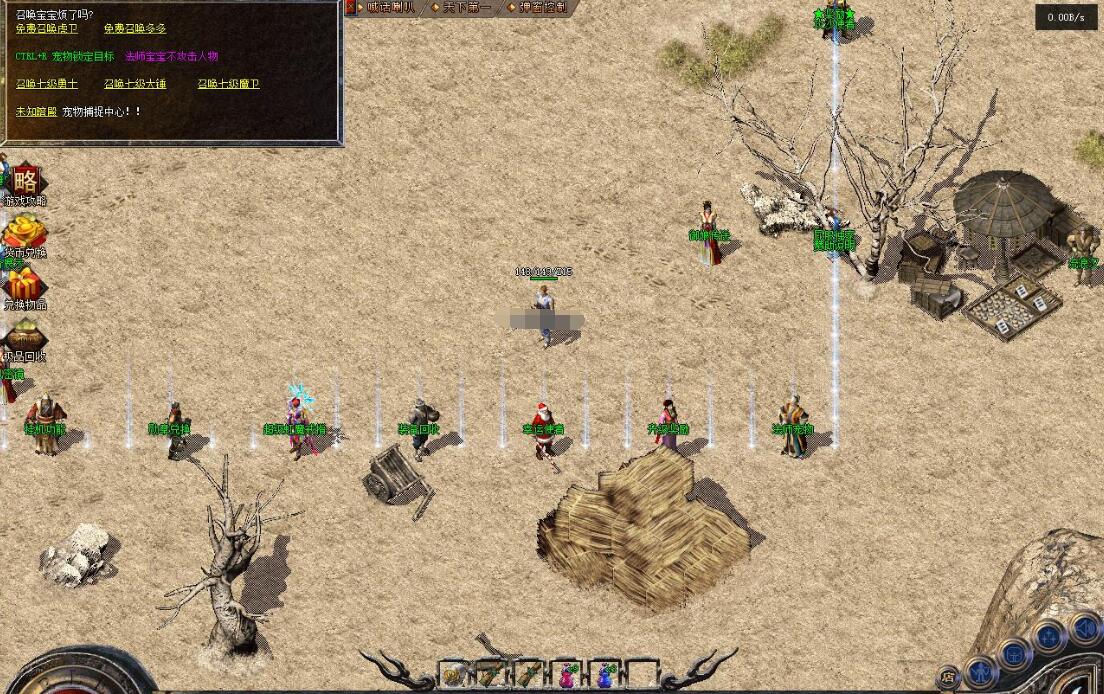Open the 兑换物品 gift box icon

(24, 287)
